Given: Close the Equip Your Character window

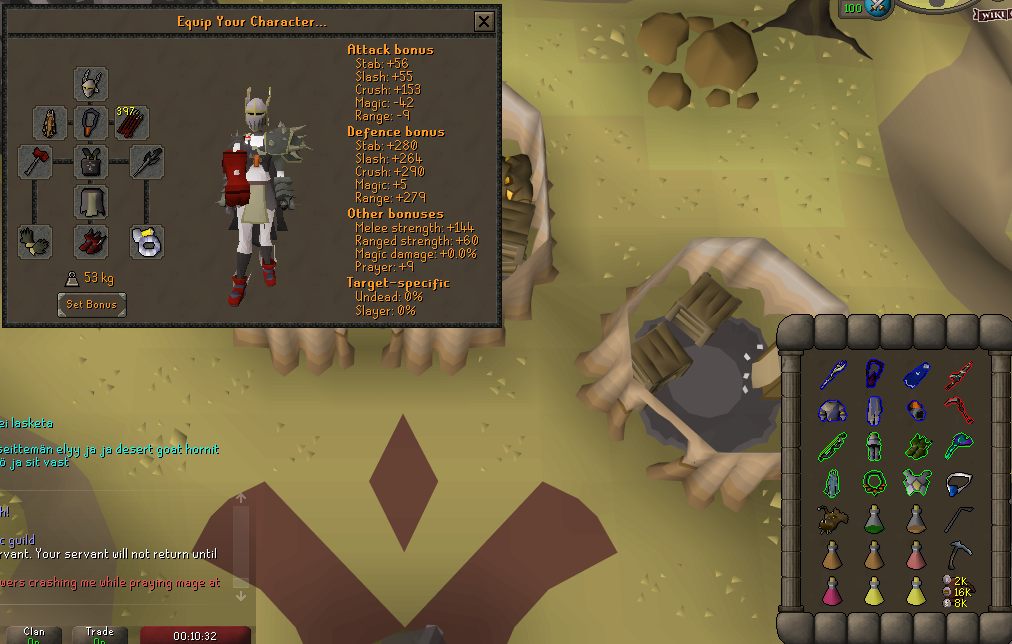Looking at the screenshot, I should pos(484,21).
